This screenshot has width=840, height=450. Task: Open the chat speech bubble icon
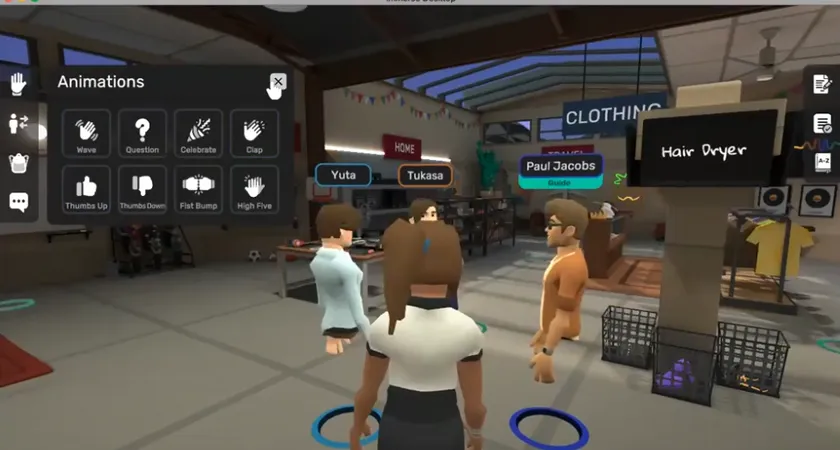(18, 201)
